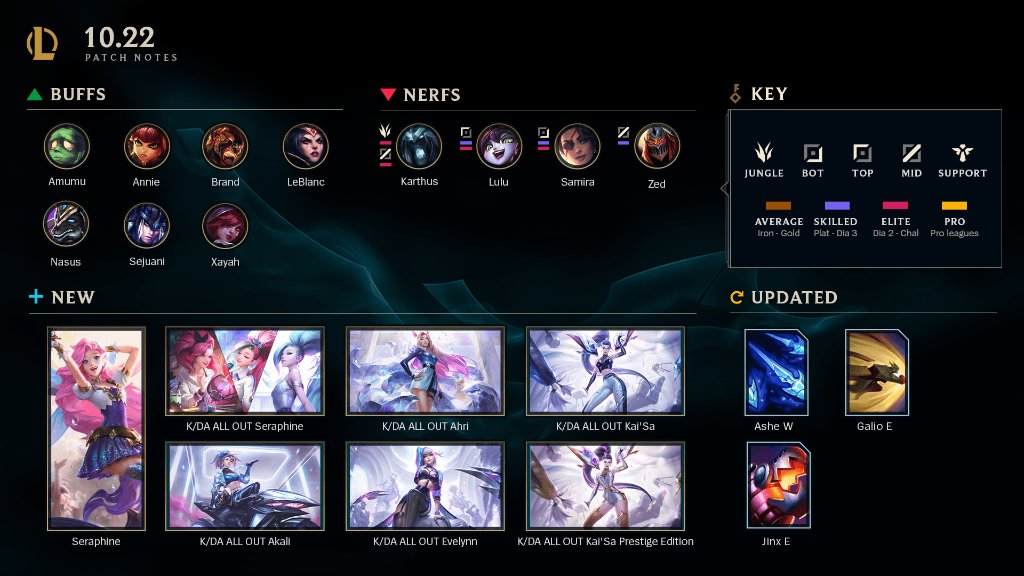This screenshot has width=1024, height=576.
Task: Pick the Xayah portrait
Action: [x=225, y=225]
